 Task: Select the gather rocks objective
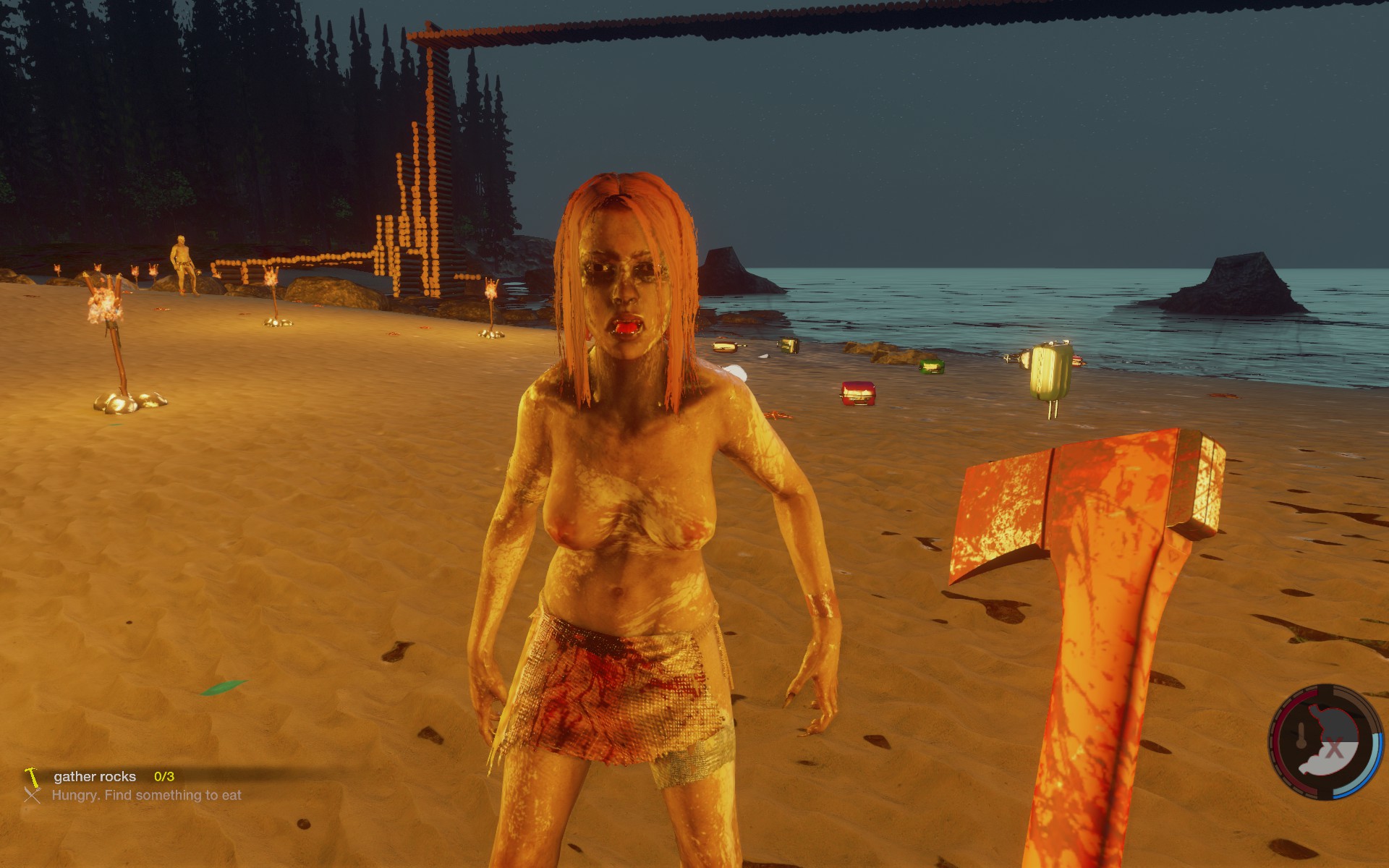(x=95, y=776)
